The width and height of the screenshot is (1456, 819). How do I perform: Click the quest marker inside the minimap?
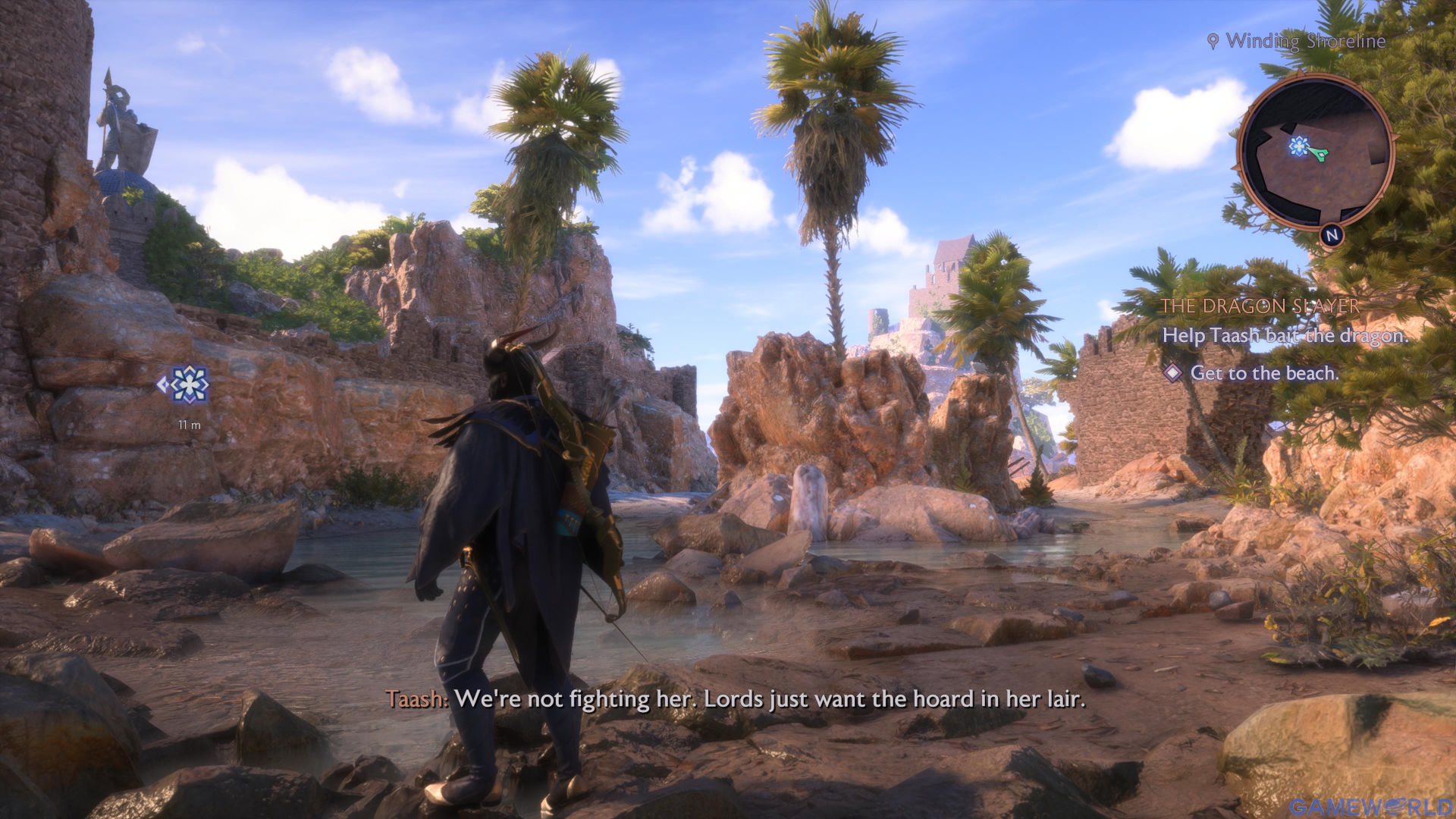1299,146
